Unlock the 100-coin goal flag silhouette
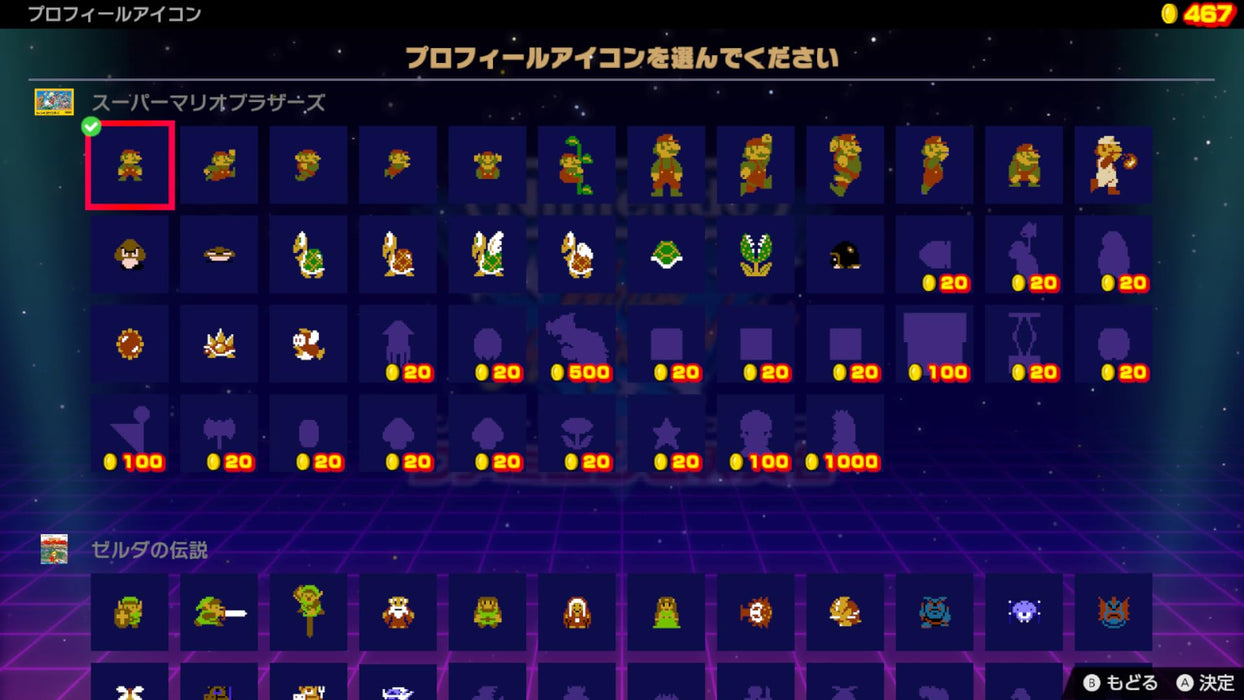This screenshot has width=1244, height=700. pos(130,434)
